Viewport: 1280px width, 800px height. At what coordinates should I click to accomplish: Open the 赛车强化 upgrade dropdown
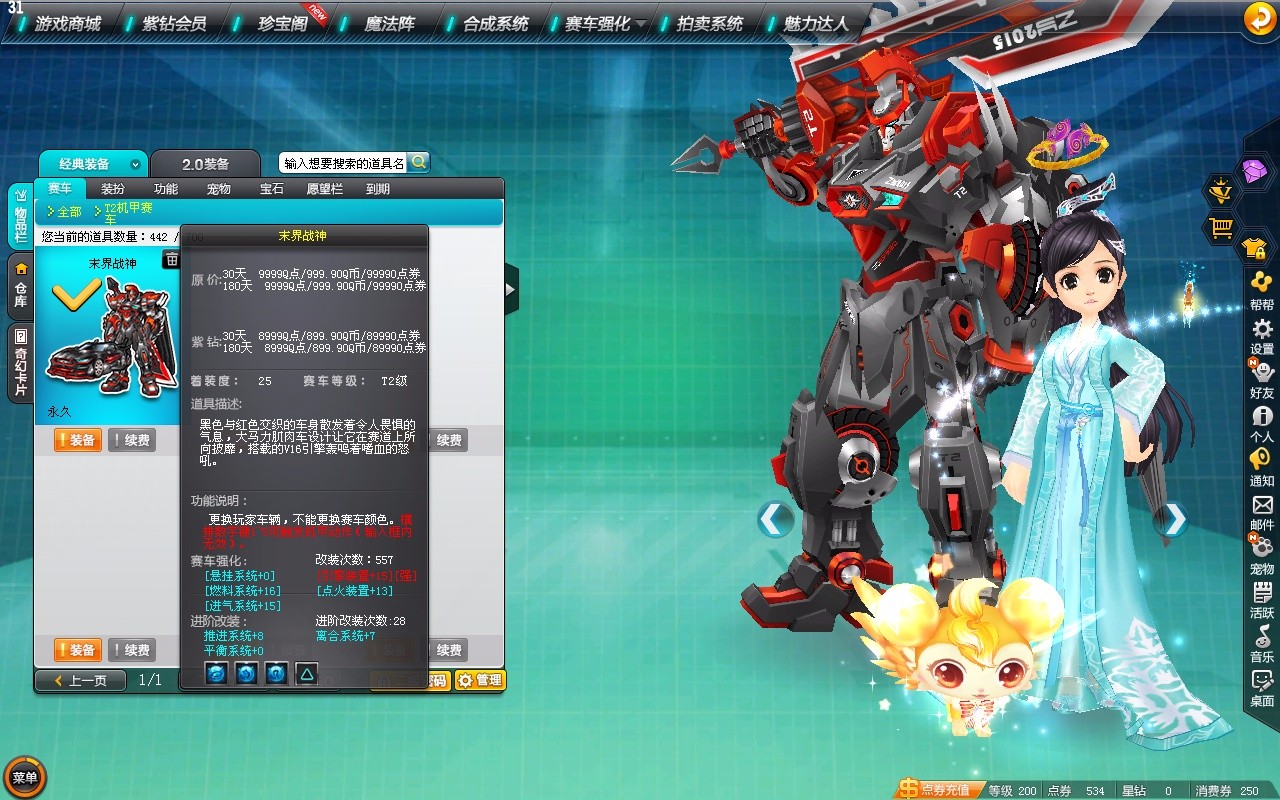[x=603, y=23]
